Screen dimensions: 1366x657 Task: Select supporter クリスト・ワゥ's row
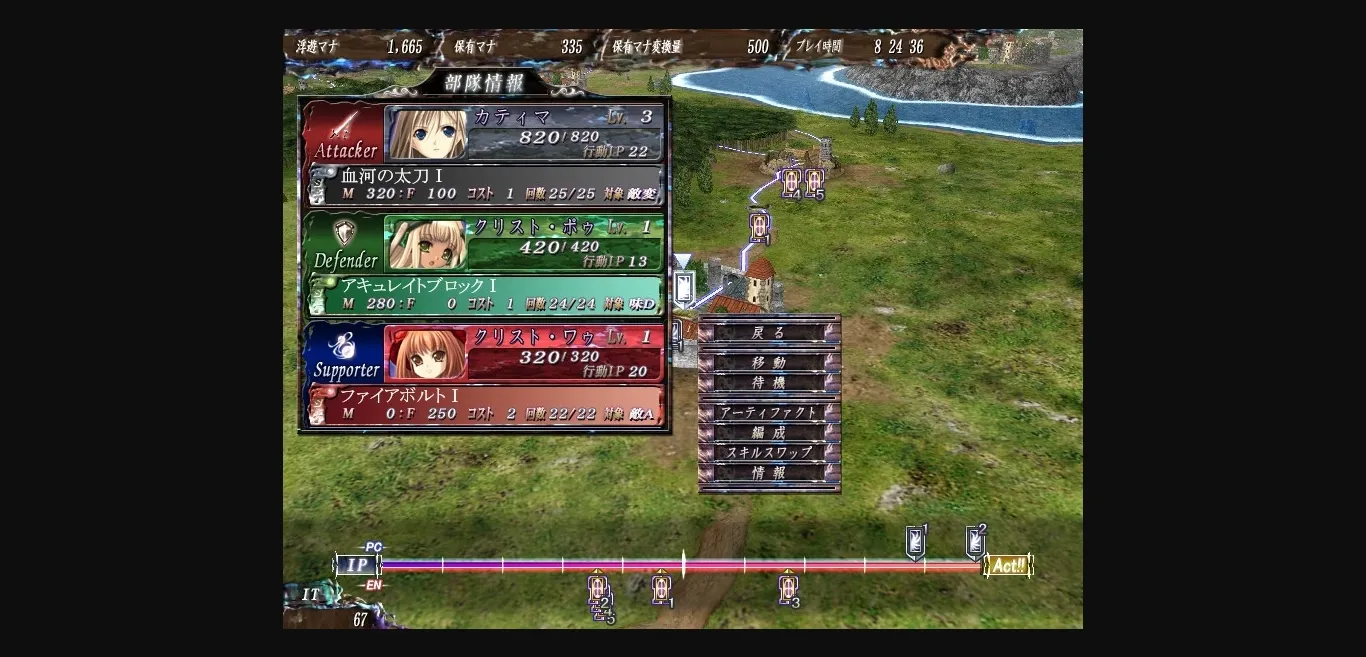point(566,353)
